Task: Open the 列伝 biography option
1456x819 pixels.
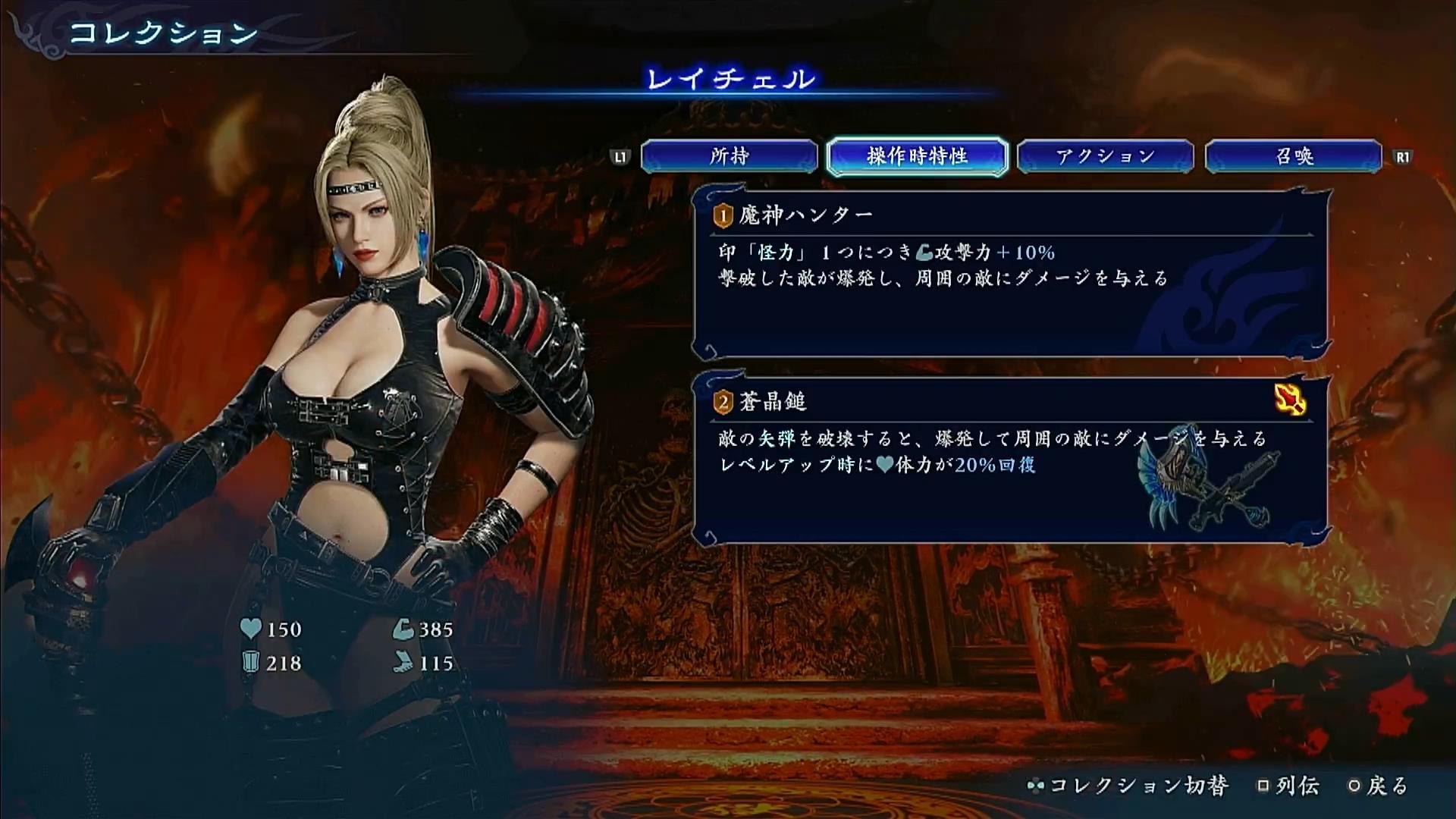Action: pyautogui.click(x=1288, y=786)
